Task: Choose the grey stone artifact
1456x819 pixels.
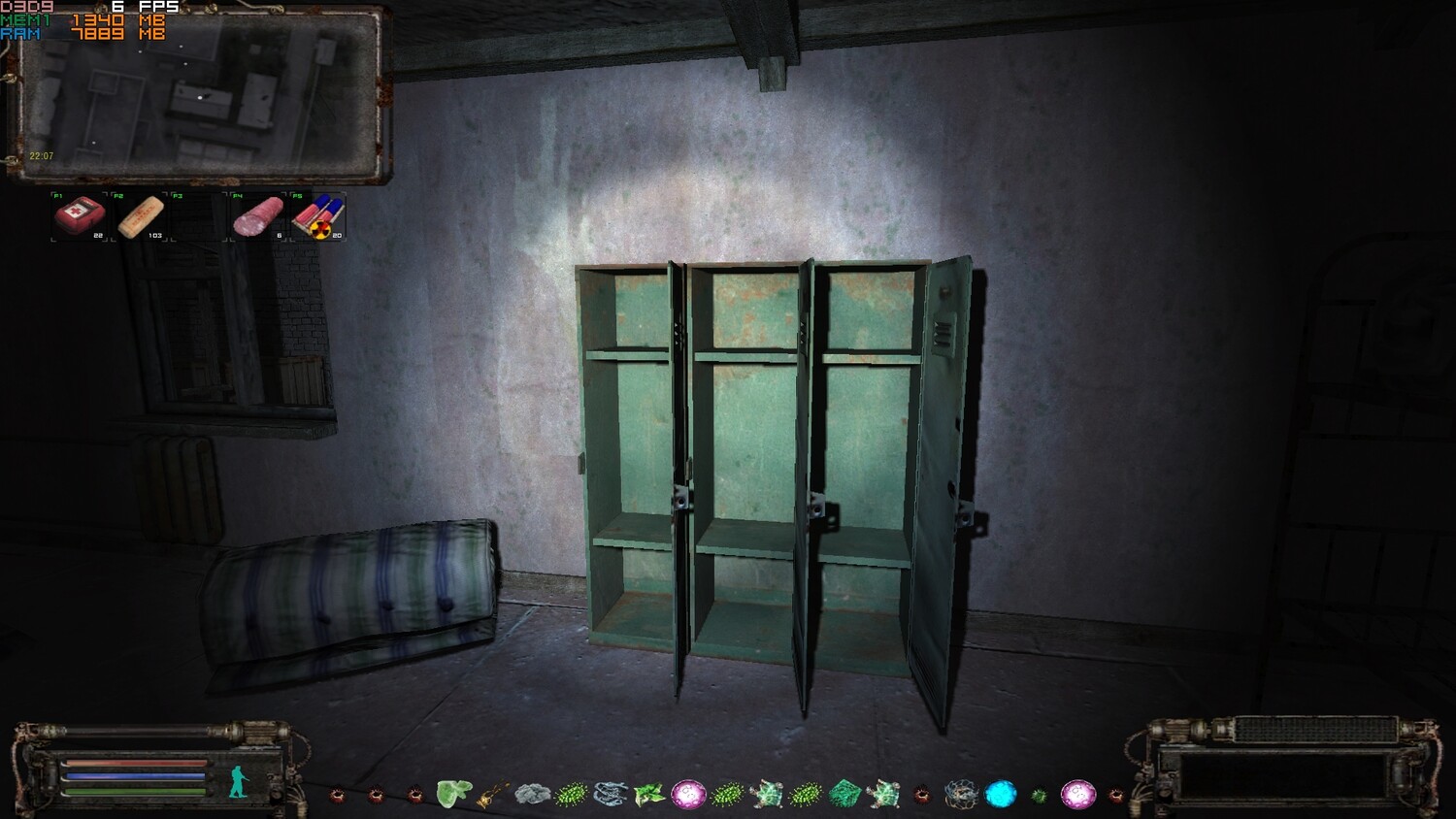Action: [532, 795]
